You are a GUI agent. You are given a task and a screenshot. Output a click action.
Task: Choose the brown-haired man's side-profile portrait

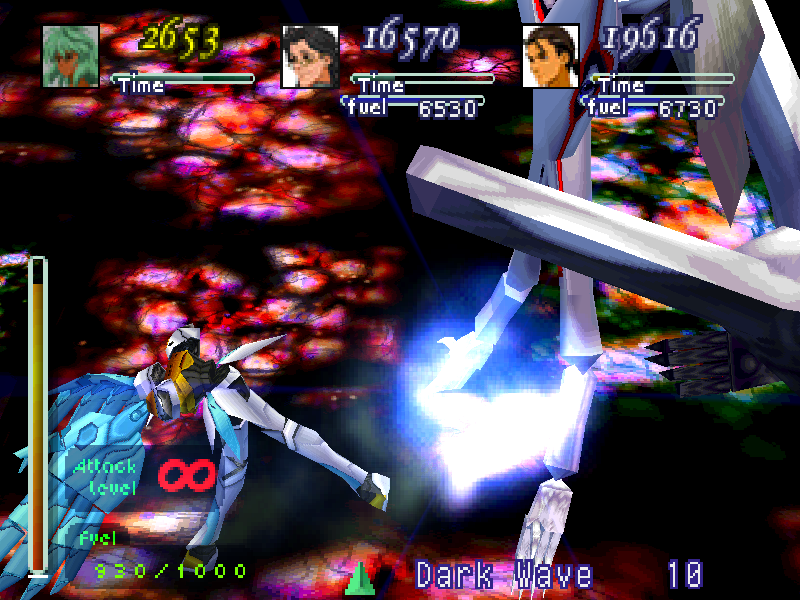(550, 57)
